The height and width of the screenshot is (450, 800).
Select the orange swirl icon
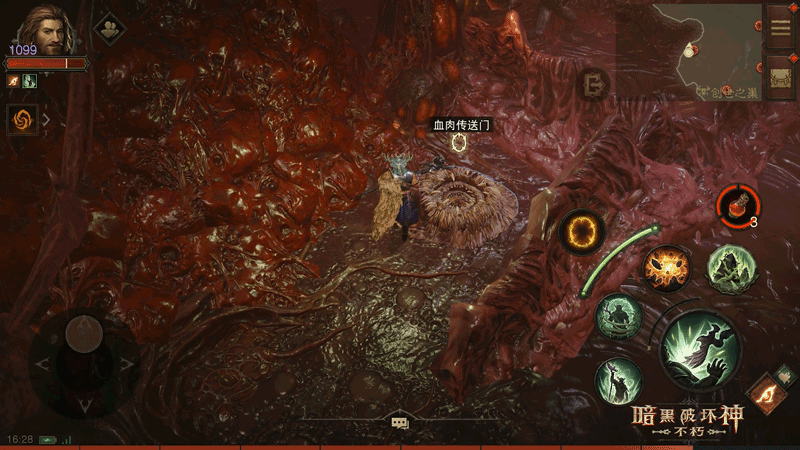[x=20, y=120]
